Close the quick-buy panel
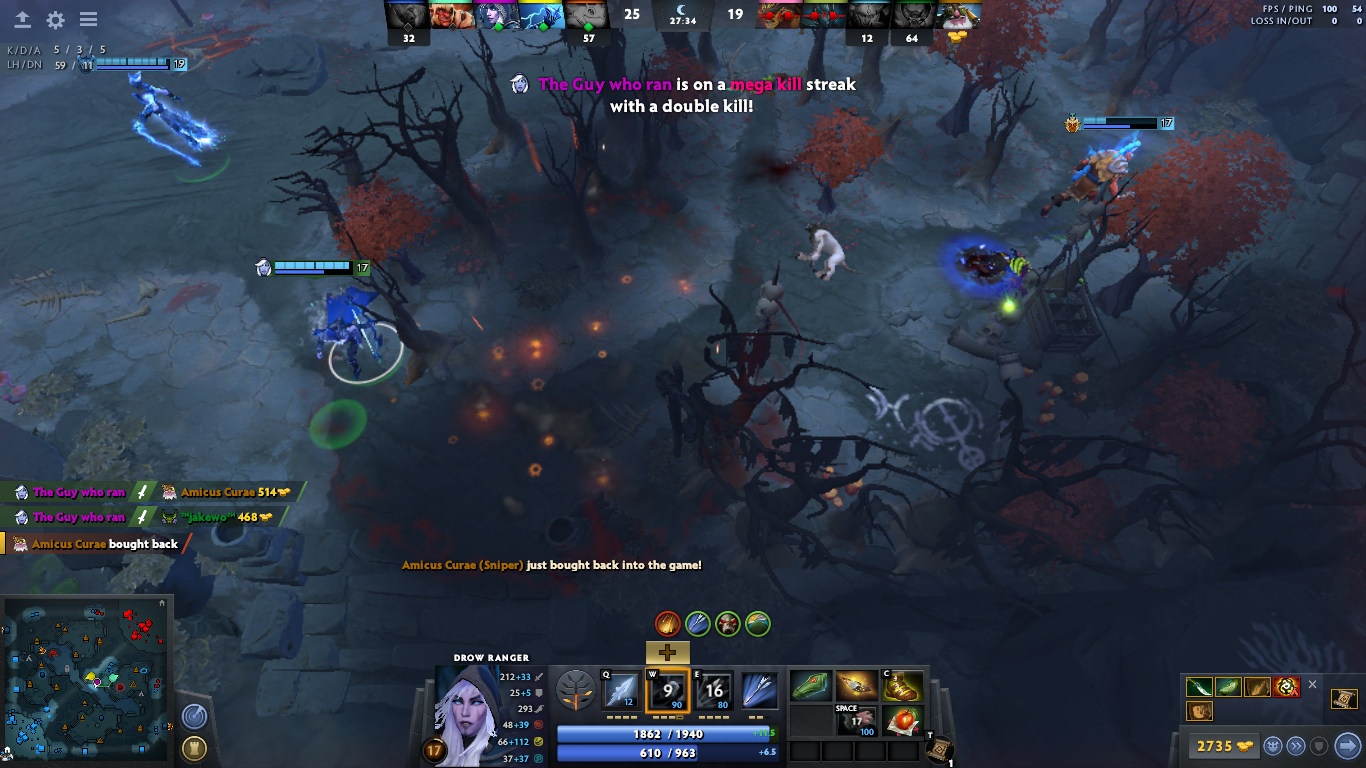1366x768 pixels. [x=1313, y=685]
